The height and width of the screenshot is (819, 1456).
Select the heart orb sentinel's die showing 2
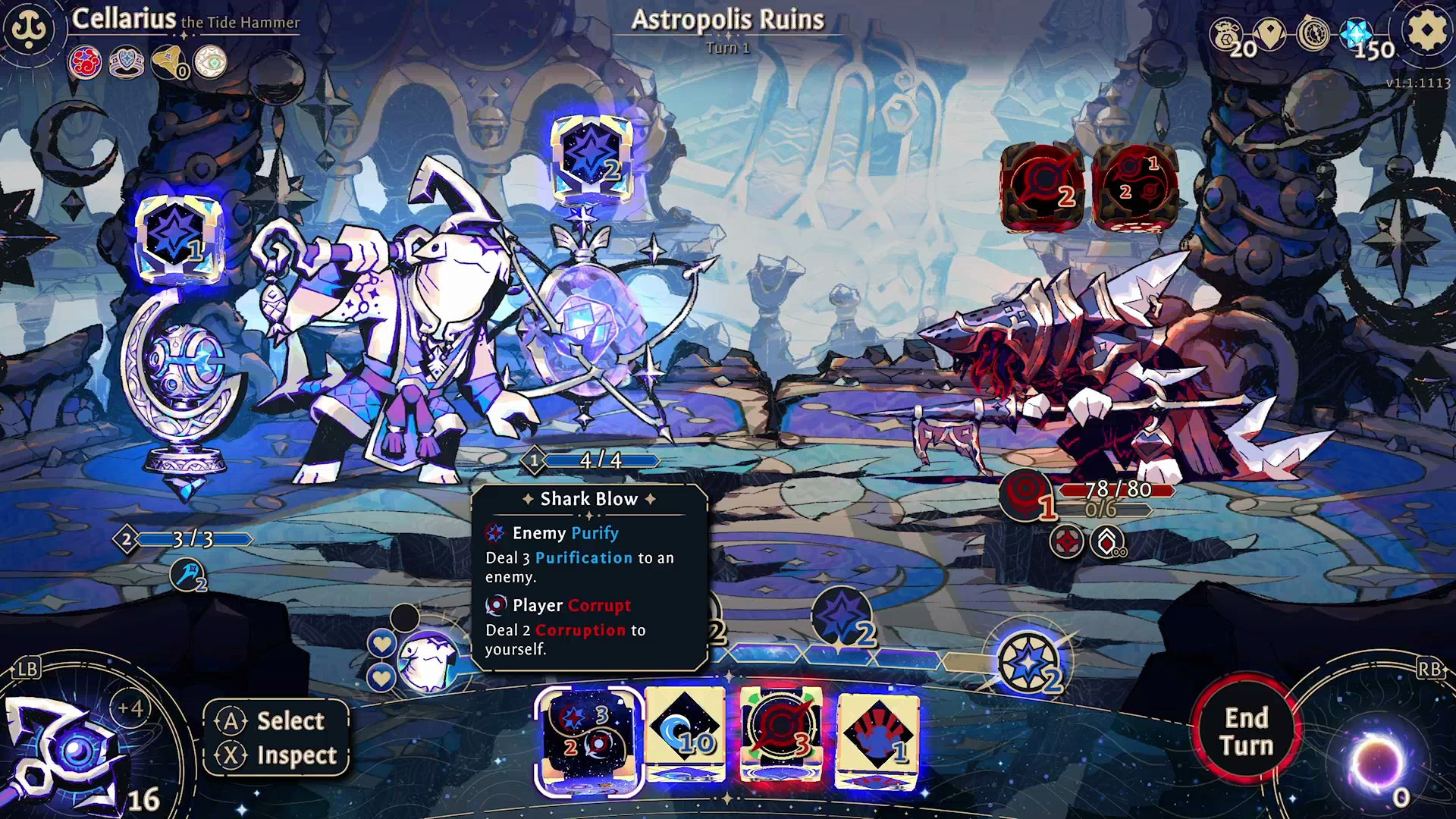[591, 159]
